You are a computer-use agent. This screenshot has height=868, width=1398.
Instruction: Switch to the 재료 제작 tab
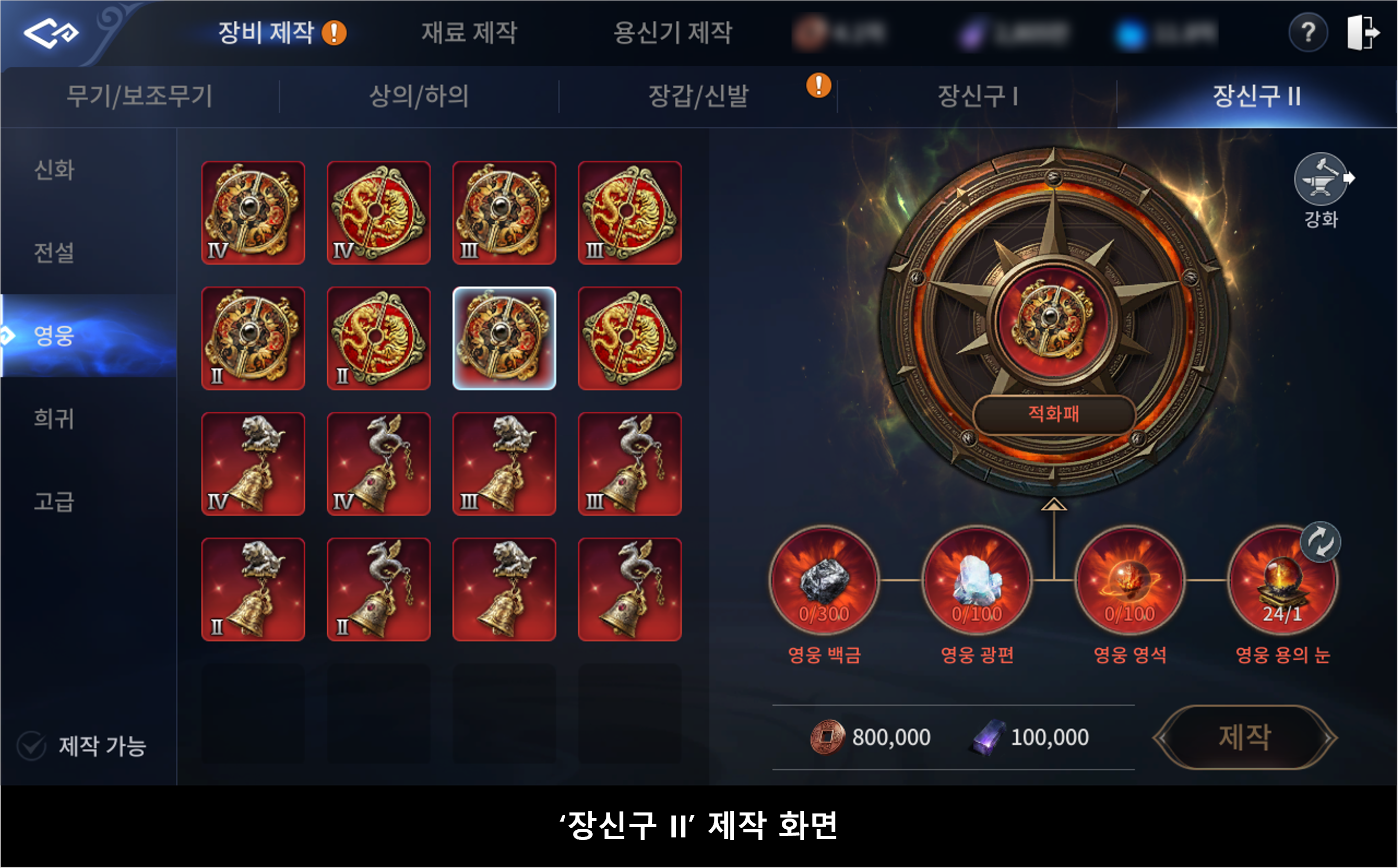pyautogui.click(x=469, y=33)
